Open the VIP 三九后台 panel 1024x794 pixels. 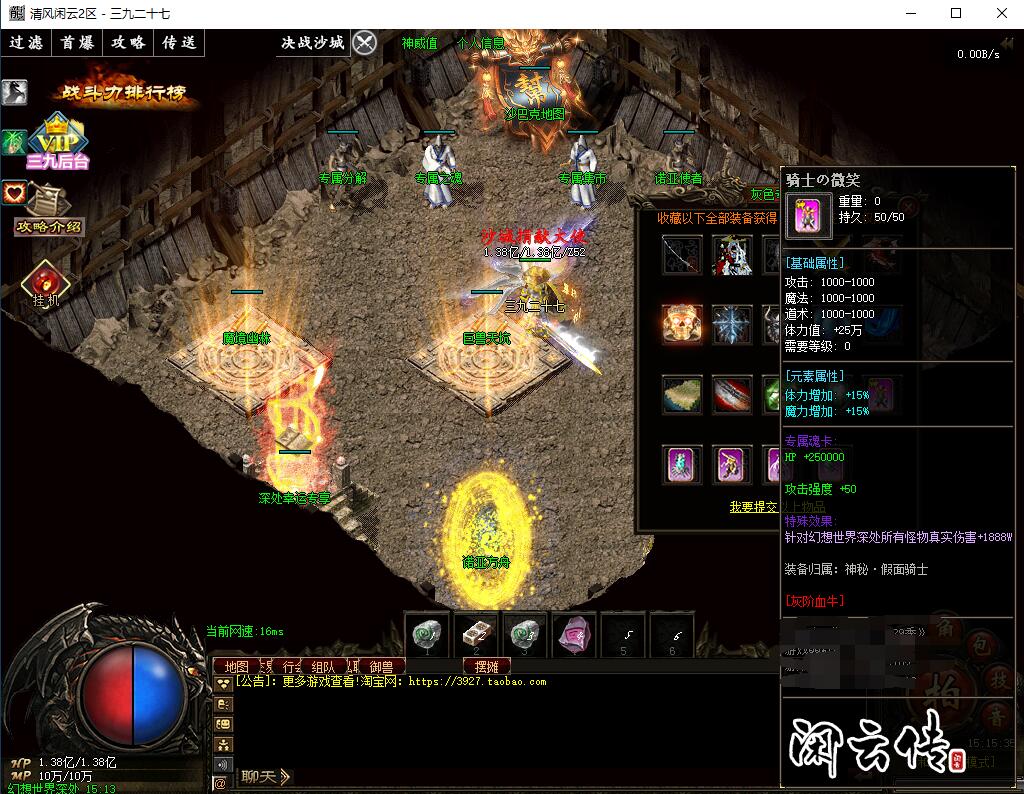(58, 142)
